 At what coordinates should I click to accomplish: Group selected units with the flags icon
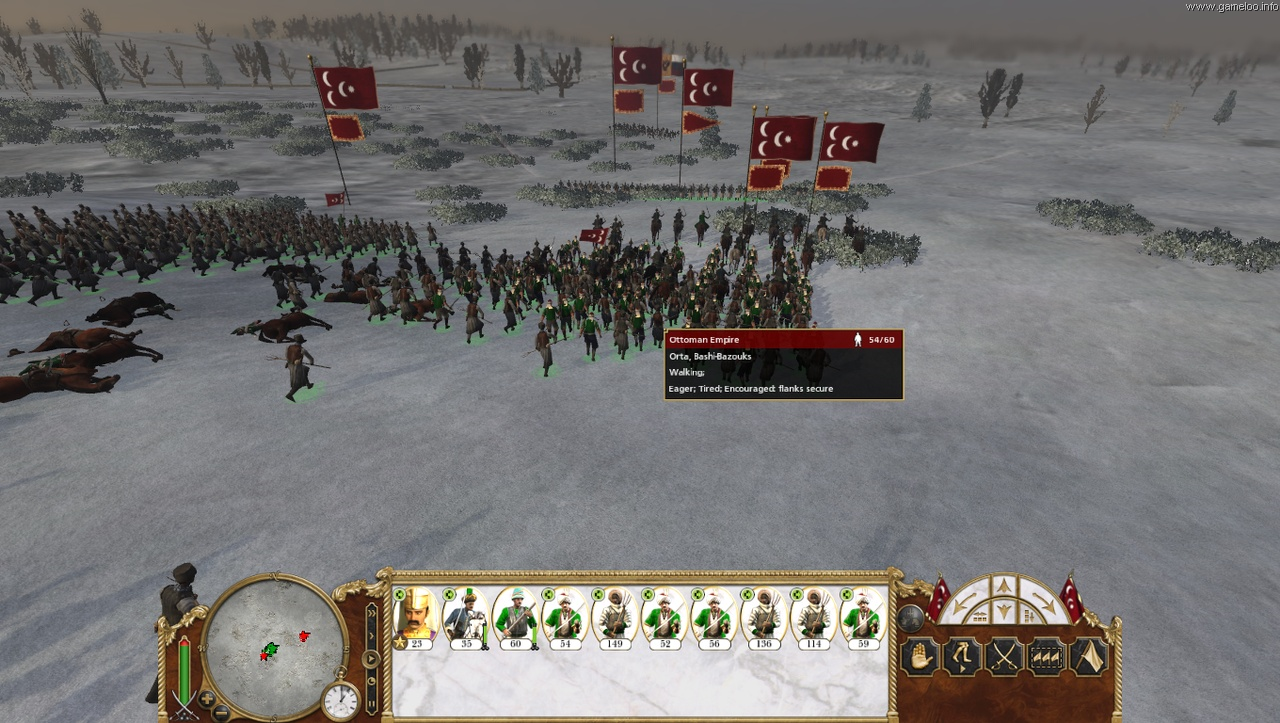[1046, 657]
